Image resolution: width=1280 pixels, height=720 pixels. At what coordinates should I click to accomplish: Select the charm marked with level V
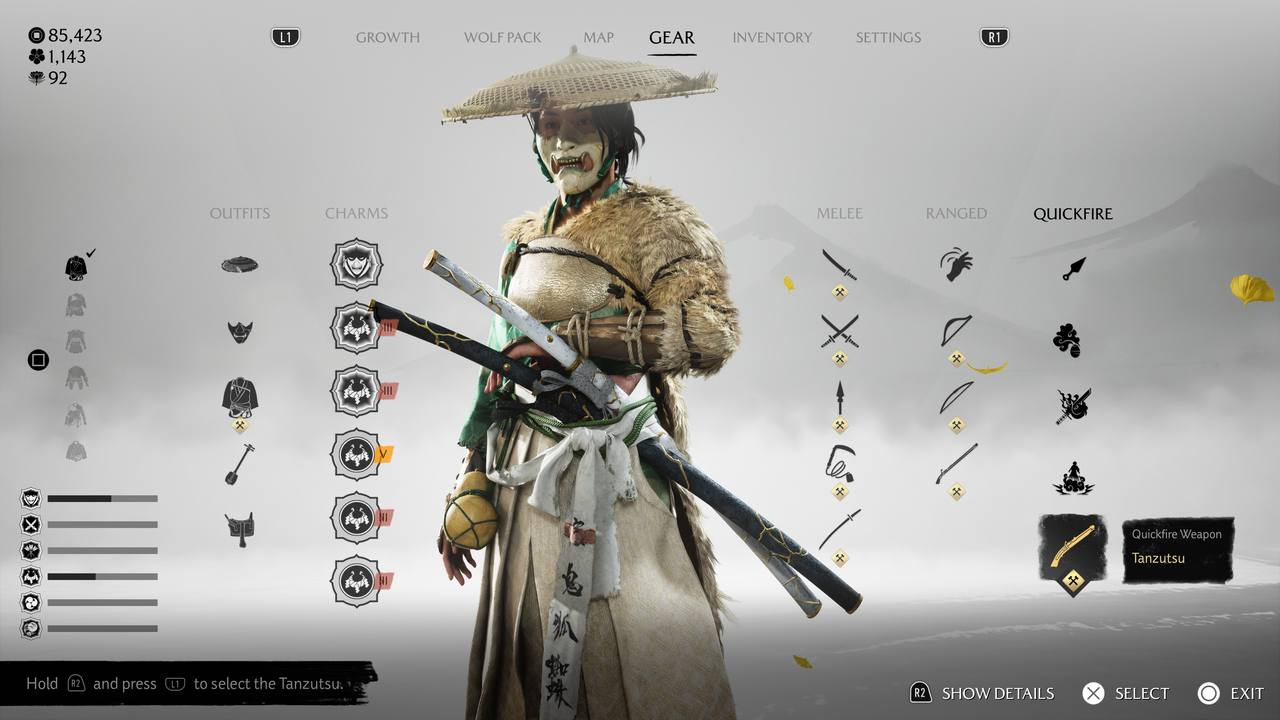[x=356, y=454]
